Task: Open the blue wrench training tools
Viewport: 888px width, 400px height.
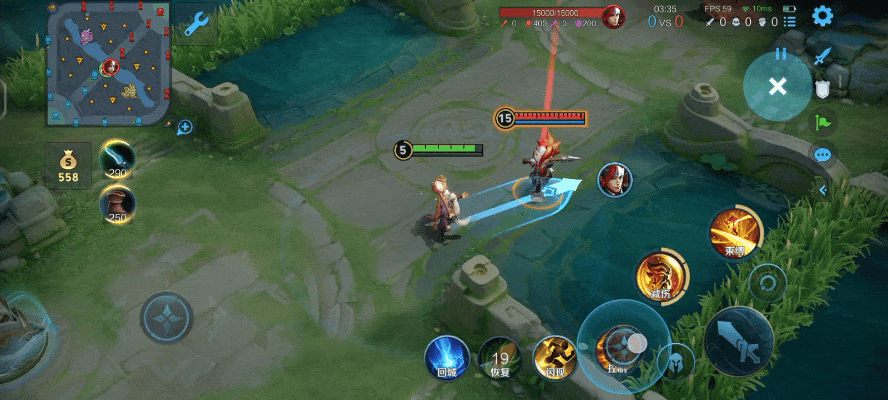Action: click(x=196, y=23)
